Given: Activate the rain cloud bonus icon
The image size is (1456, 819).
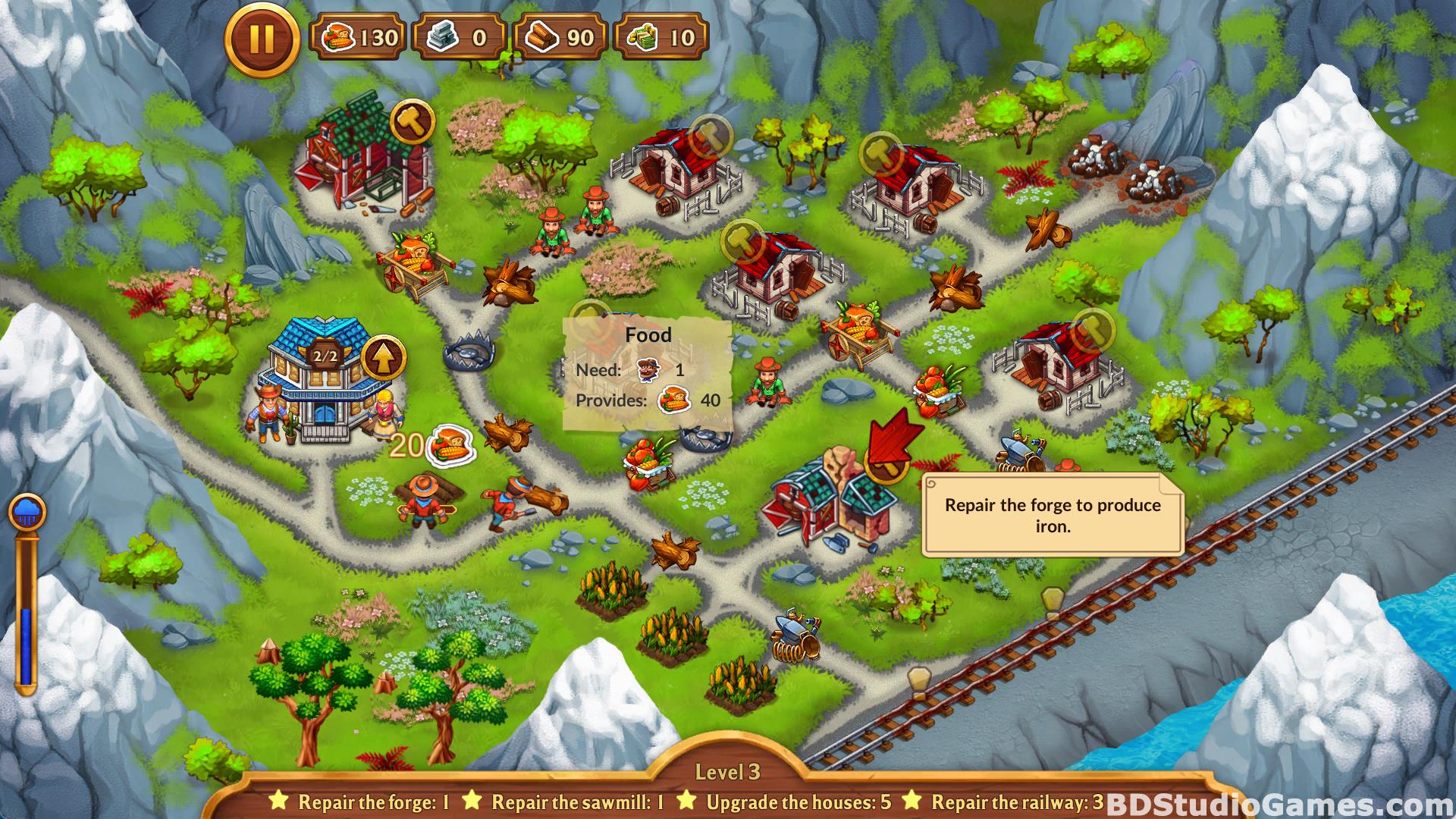Looking at the screenshot, I should point(27,512).
